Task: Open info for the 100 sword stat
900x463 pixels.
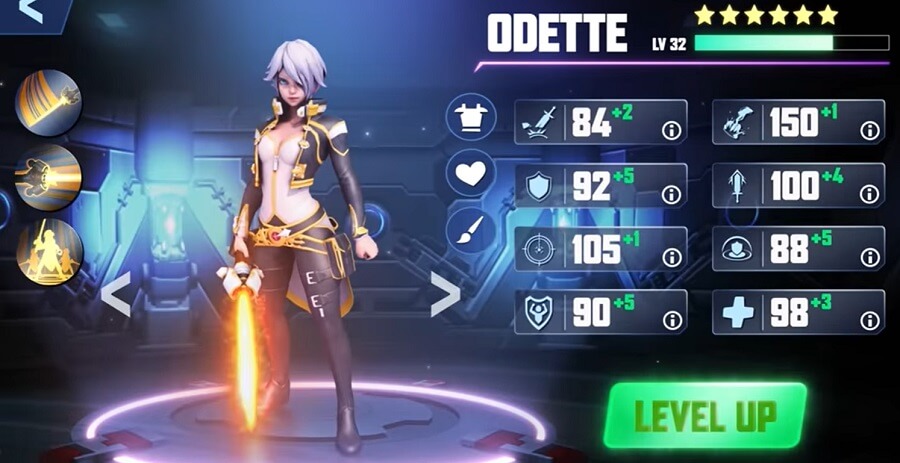Action: coord(869,194)
